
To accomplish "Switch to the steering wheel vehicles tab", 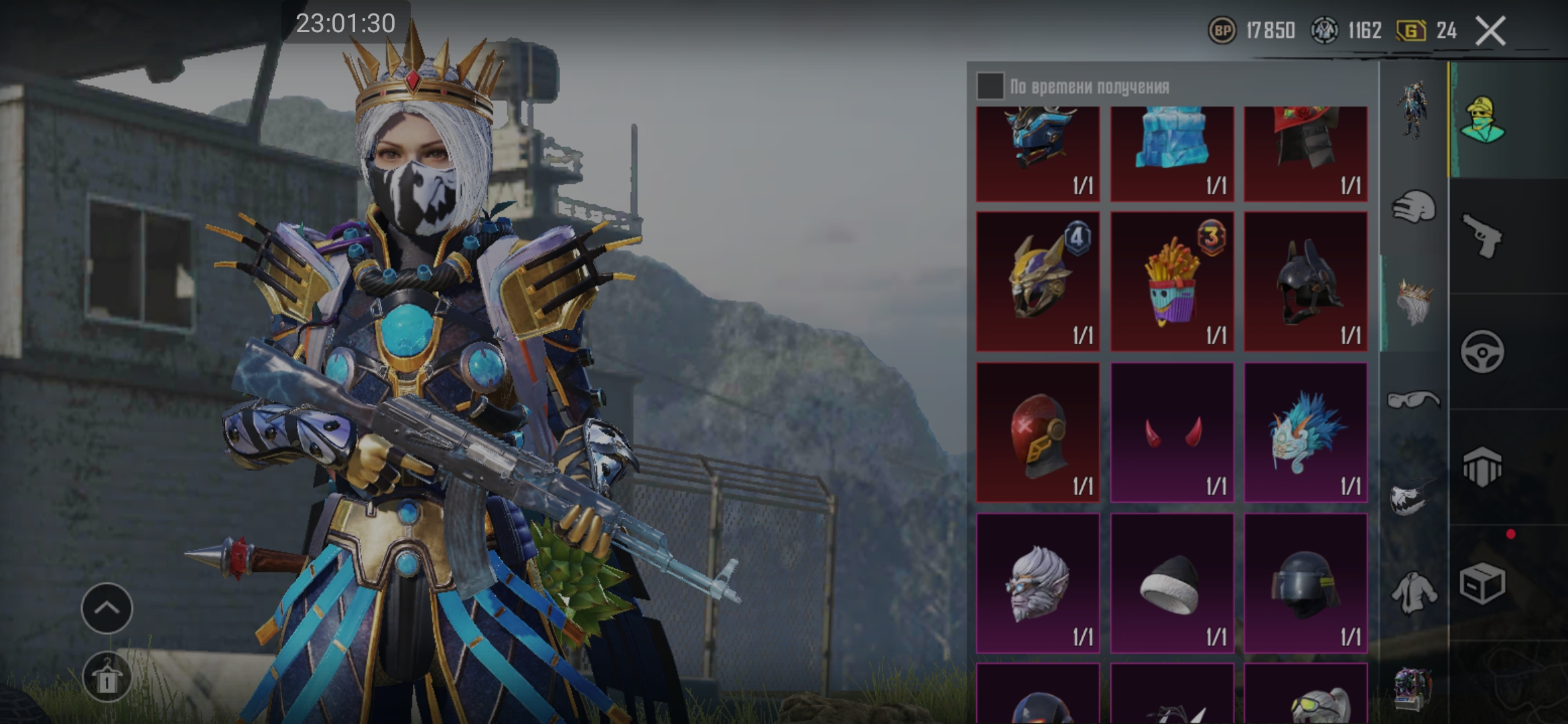I will (x=1482, y=351).
